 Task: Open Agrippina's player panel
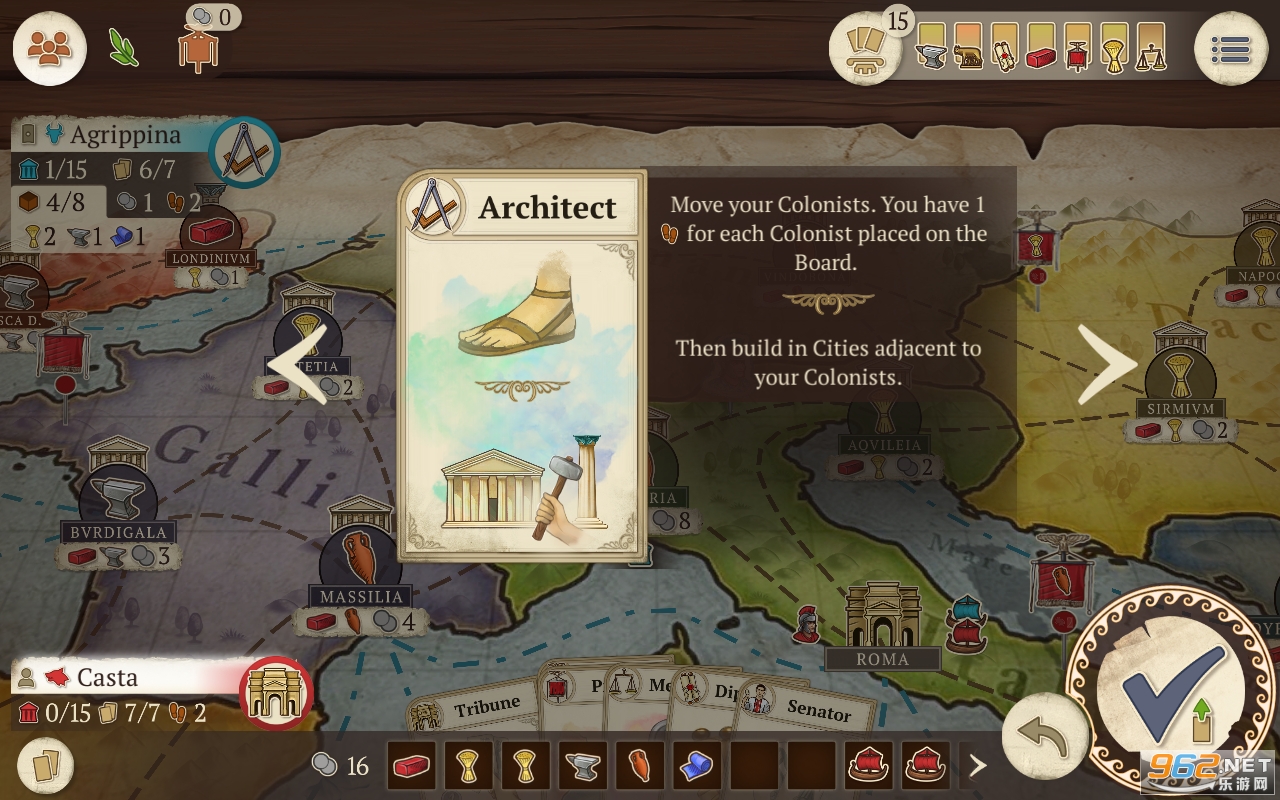[x=110, y=135]
